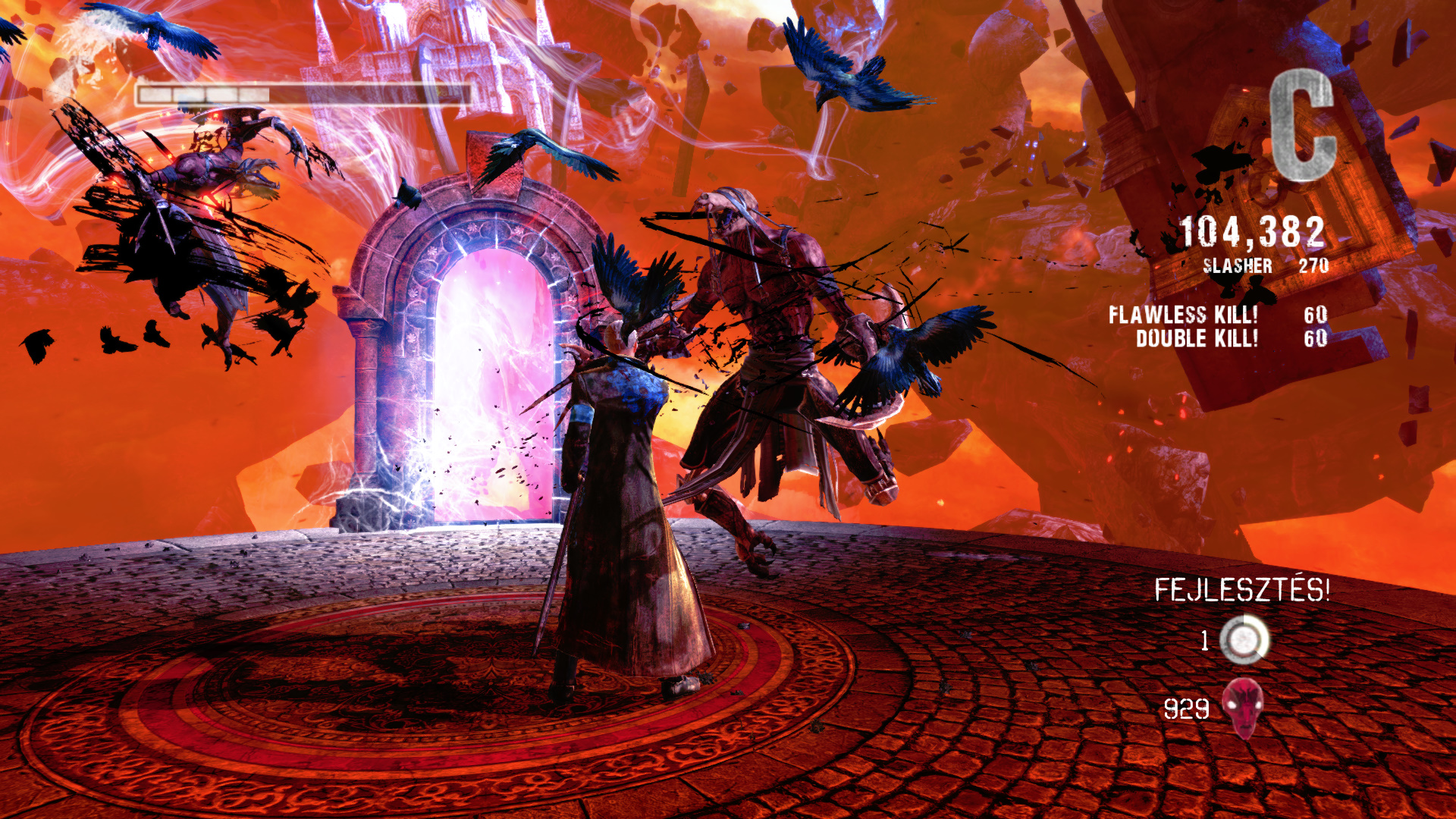
Task: Click the white upgrade point orb icon
Action: tap(1244, 639)
